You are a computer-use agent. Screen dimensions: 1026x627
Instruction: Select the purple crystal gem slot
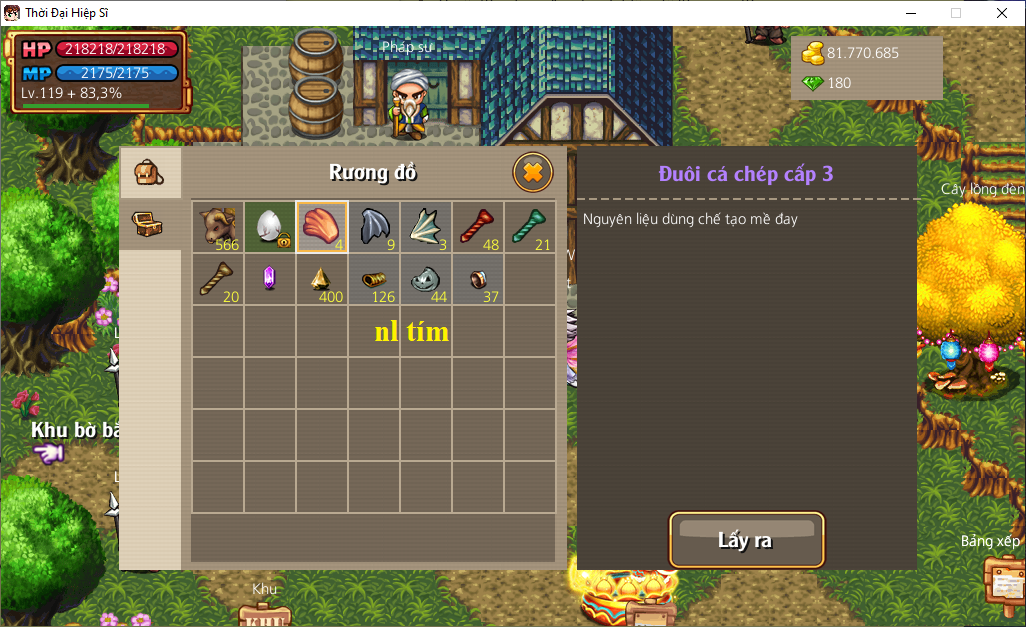270,279
